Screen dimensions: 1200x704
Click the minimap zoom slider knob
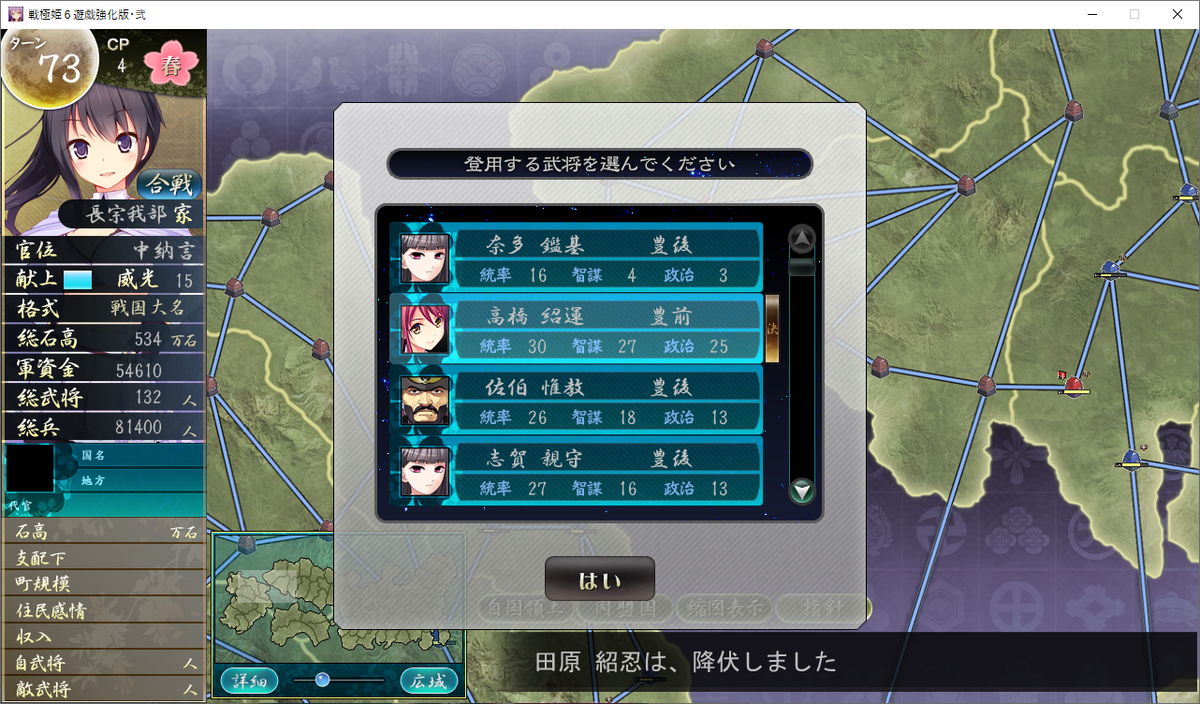point(322,680)
